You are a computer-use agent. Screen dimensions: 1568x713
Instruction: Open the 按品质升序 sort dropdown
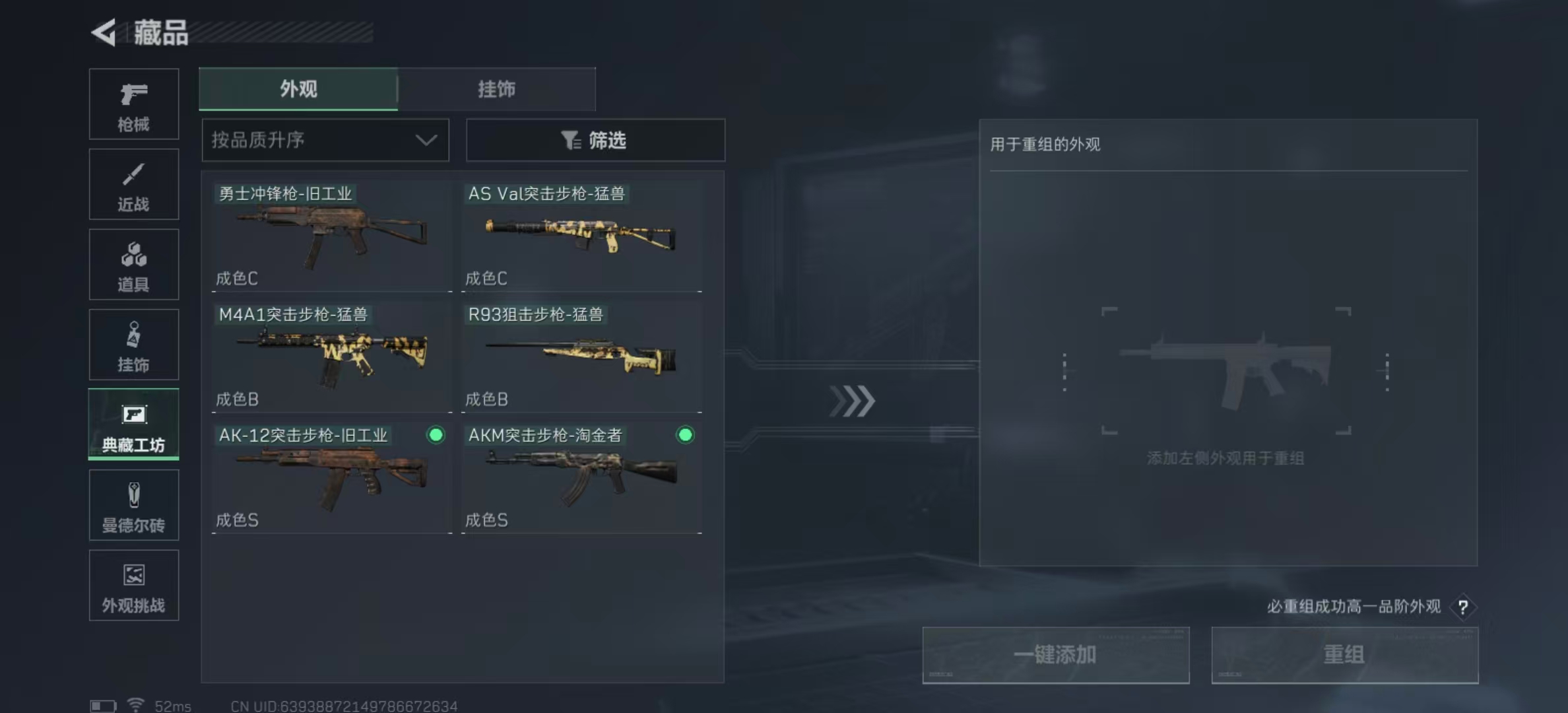tap(325, 140)
